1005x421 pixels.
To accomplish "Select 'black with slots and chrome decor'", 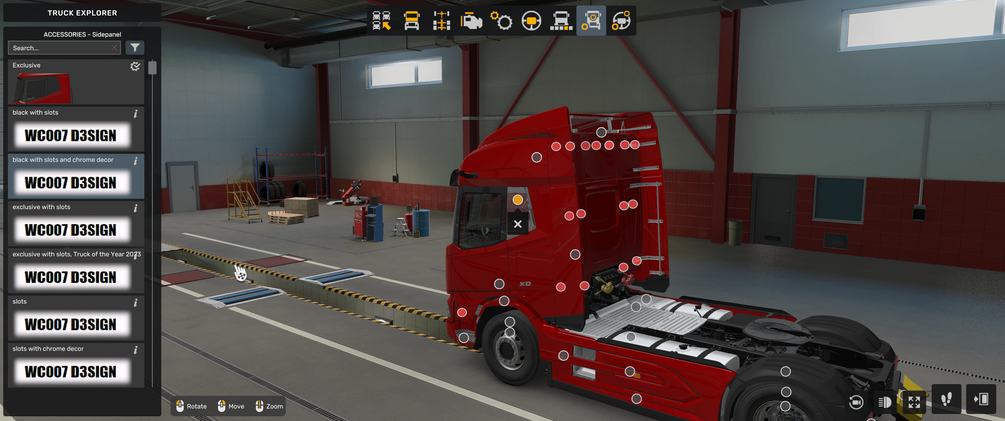I will click(70, 182).
